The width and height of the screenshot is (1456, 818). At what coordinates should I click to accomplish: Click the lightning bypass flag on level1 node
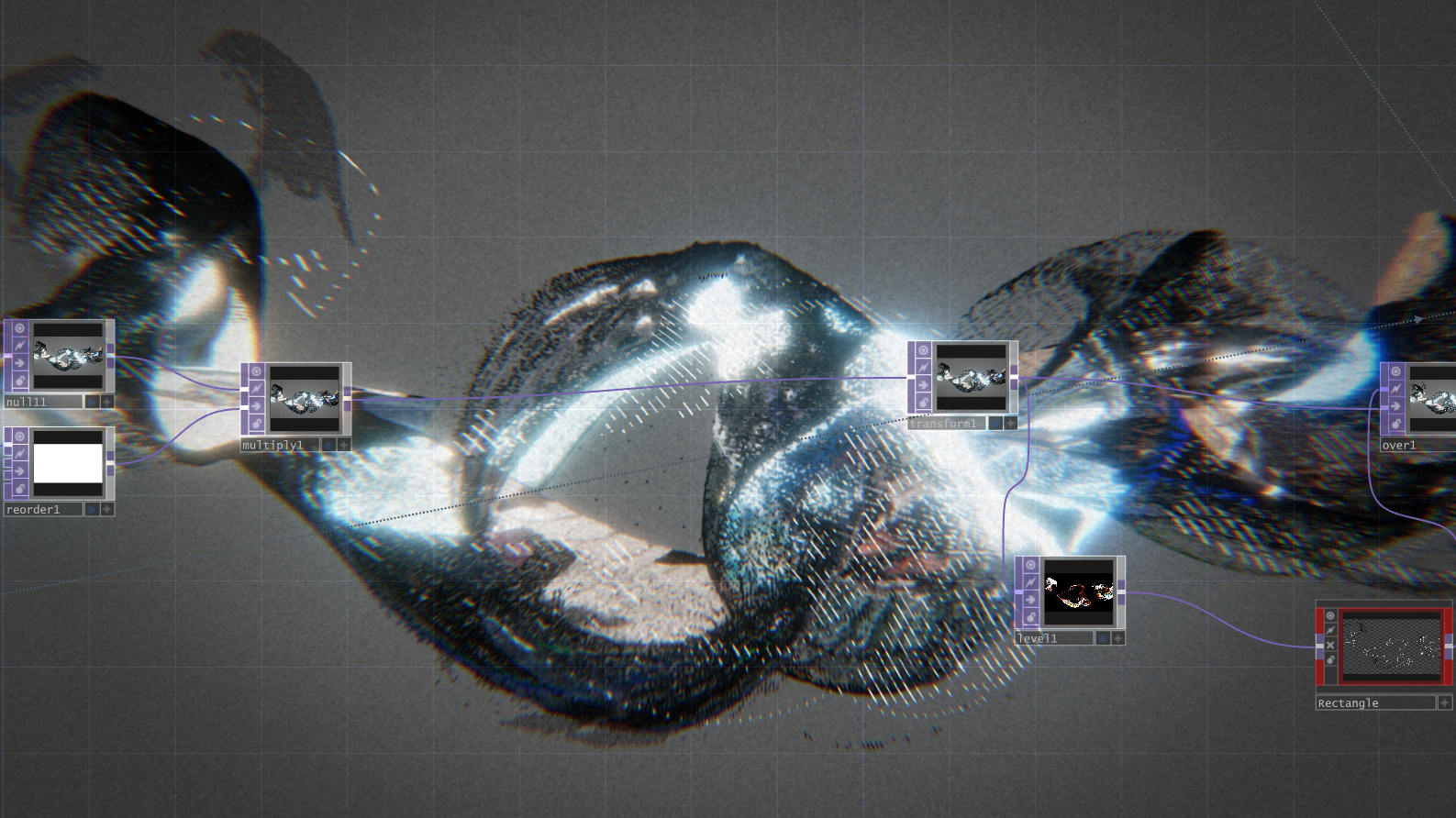pyautogui.click(x=1030, y=582)
